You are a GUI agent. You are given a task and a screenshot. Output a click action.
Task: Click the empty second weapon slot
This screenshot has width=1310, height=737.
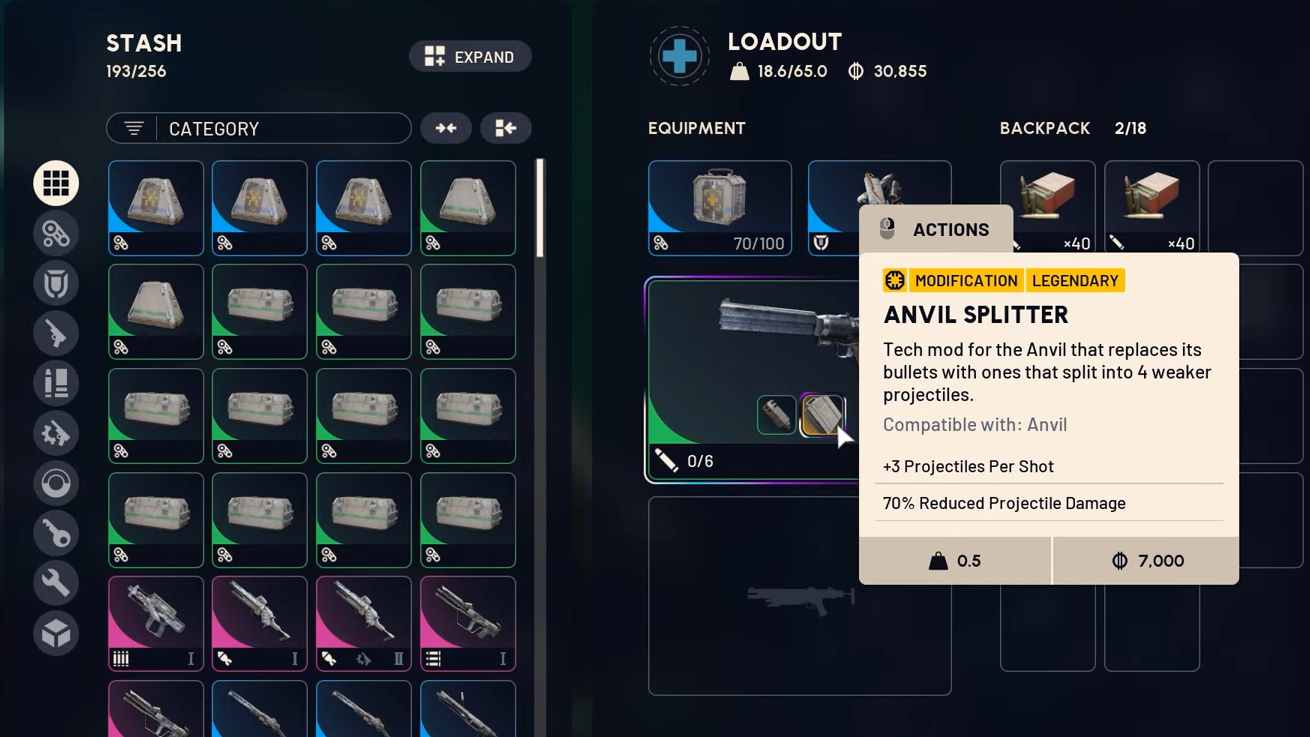[800, 596]
